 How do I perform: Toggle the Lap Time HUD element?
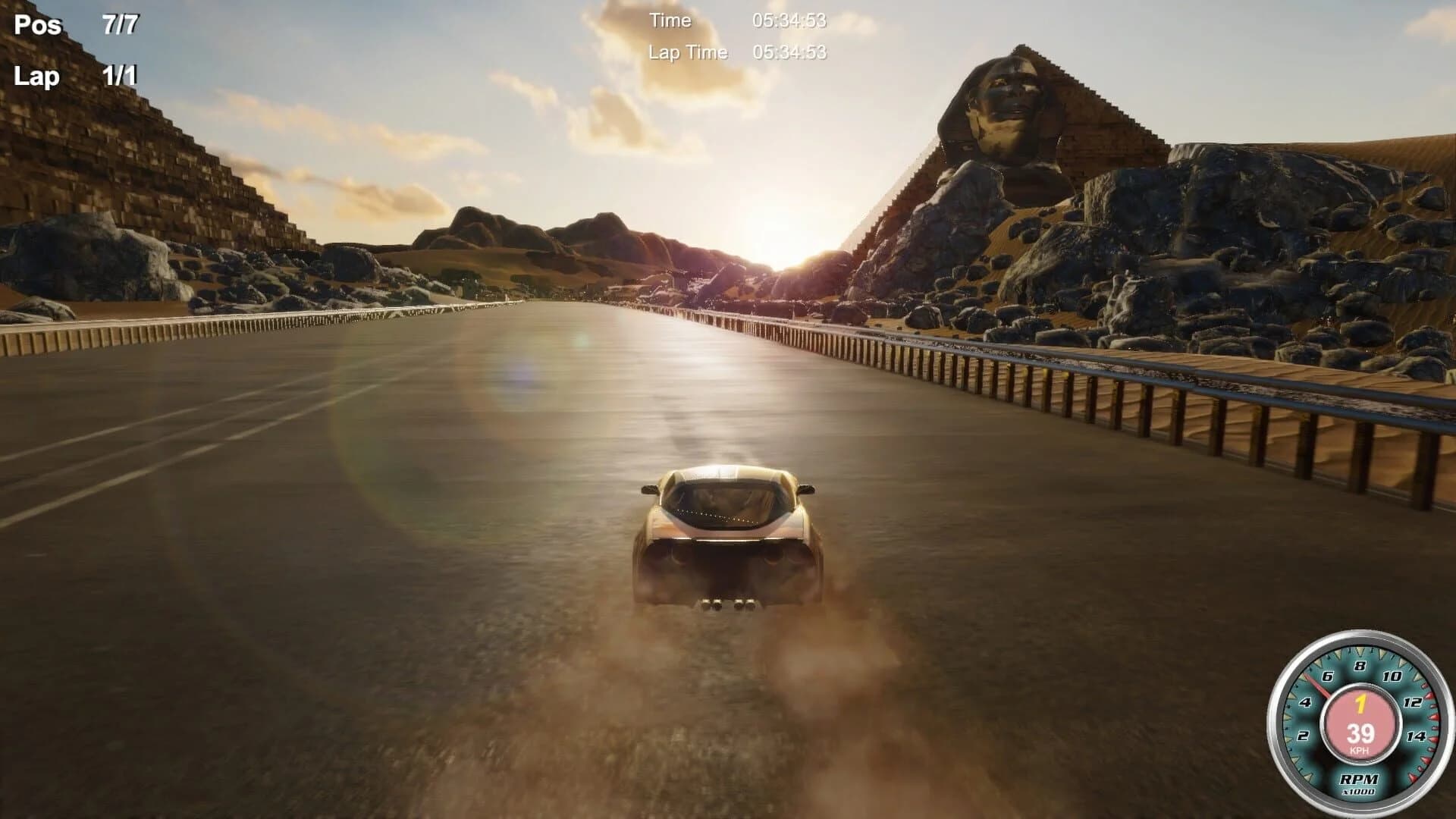739,52
